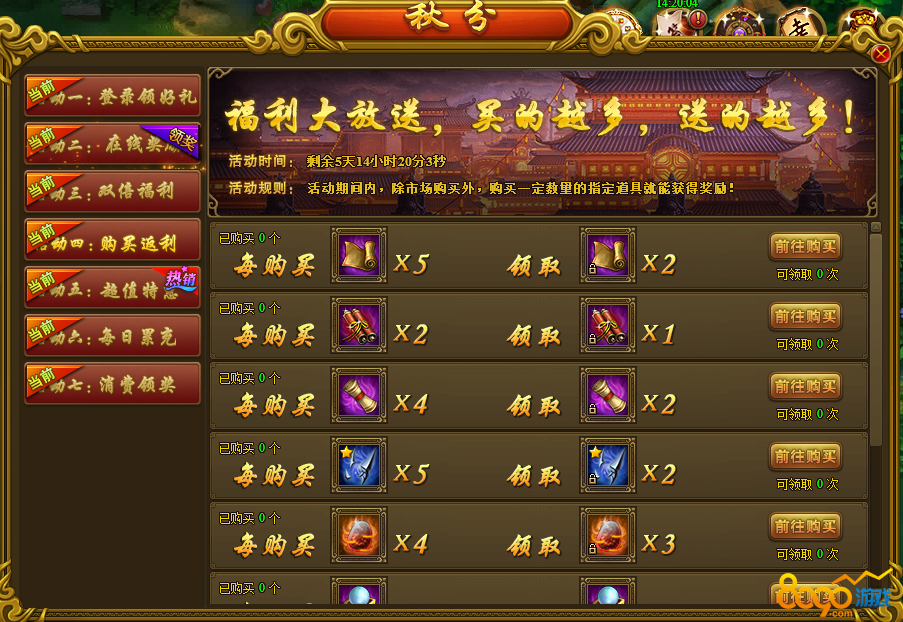Click 前往购买 in the golden scroll row

pos(805,247)
